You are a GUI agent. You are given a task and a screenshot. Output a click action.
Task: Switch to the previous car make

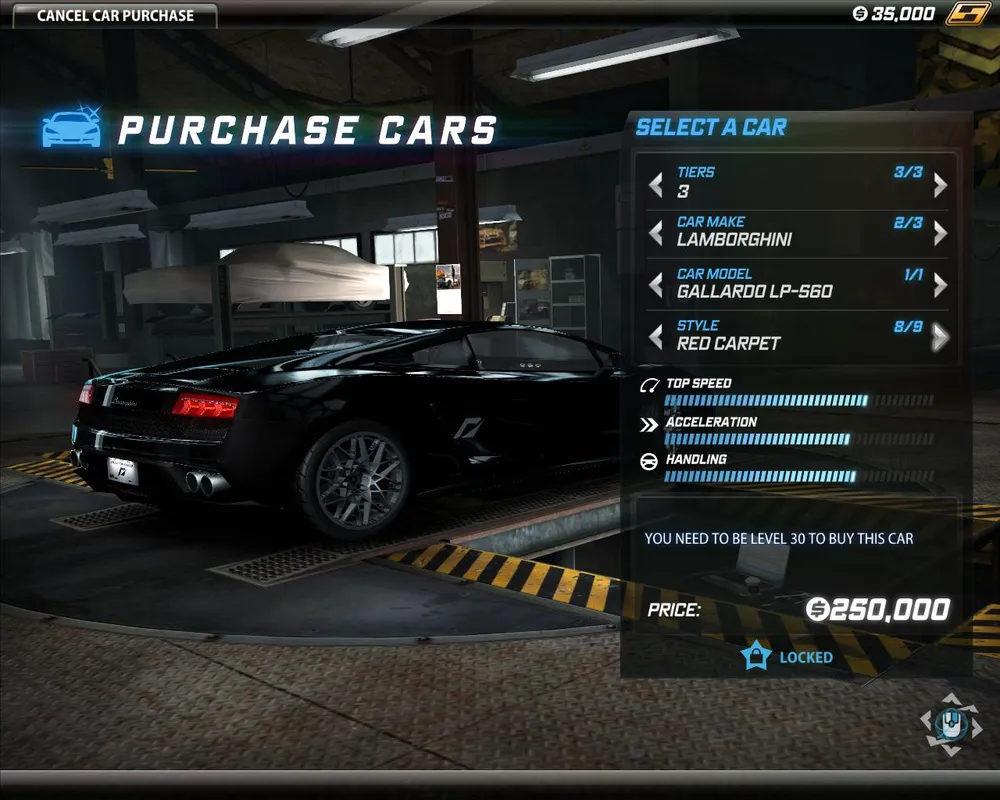click(656, 234)
